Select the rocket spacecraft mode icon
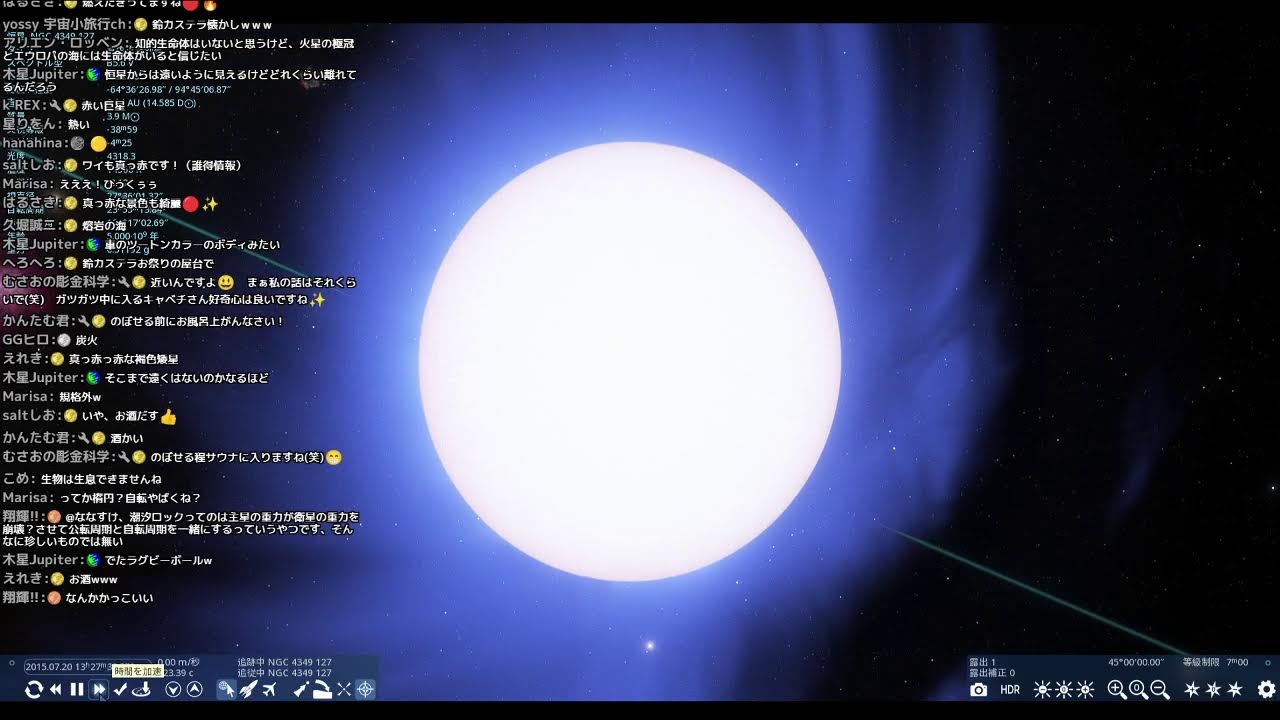1280x720 pixels. (x=249, y=689)
